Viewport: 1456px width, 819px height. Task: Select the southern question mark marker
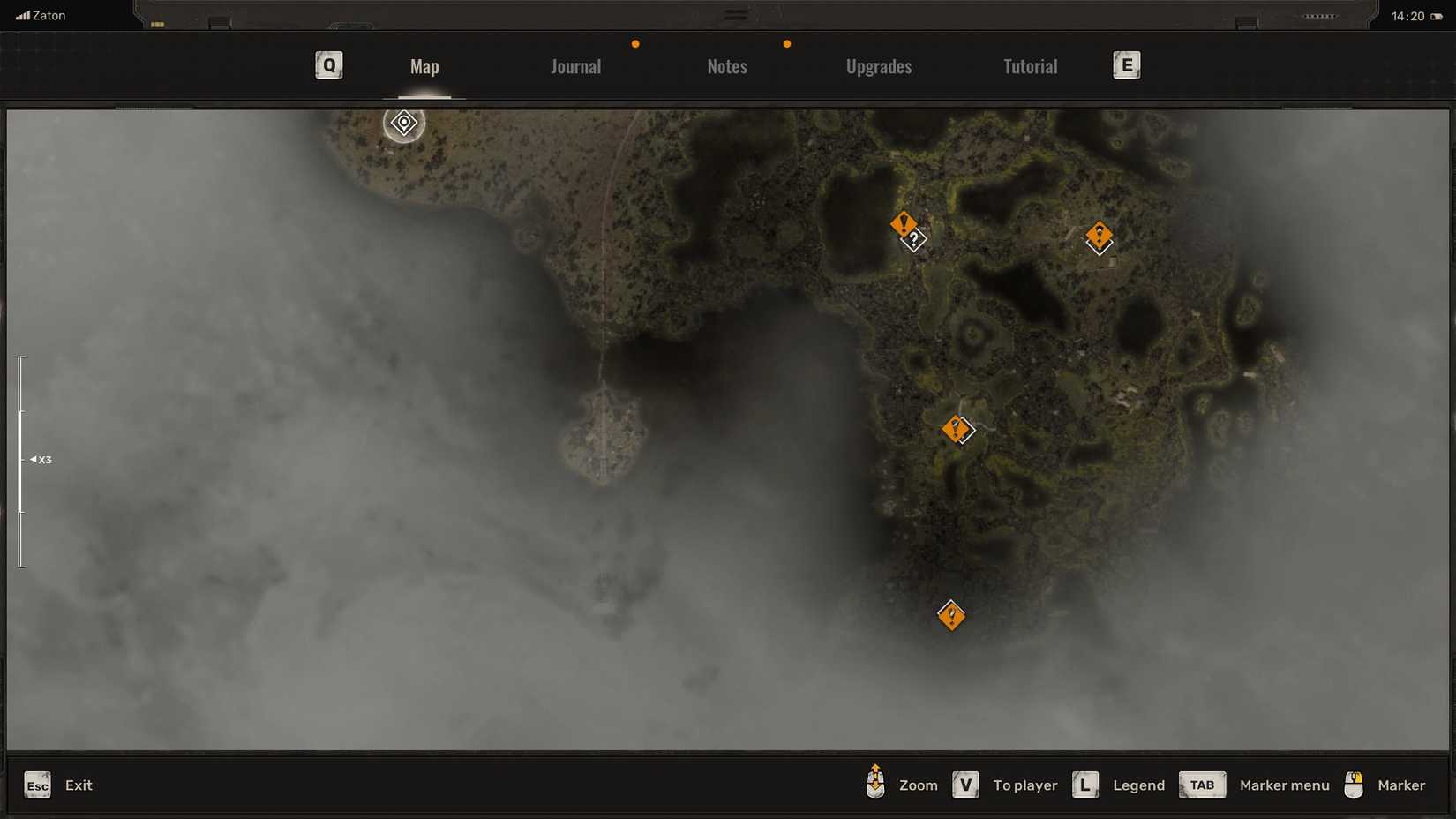click(951, 617)
